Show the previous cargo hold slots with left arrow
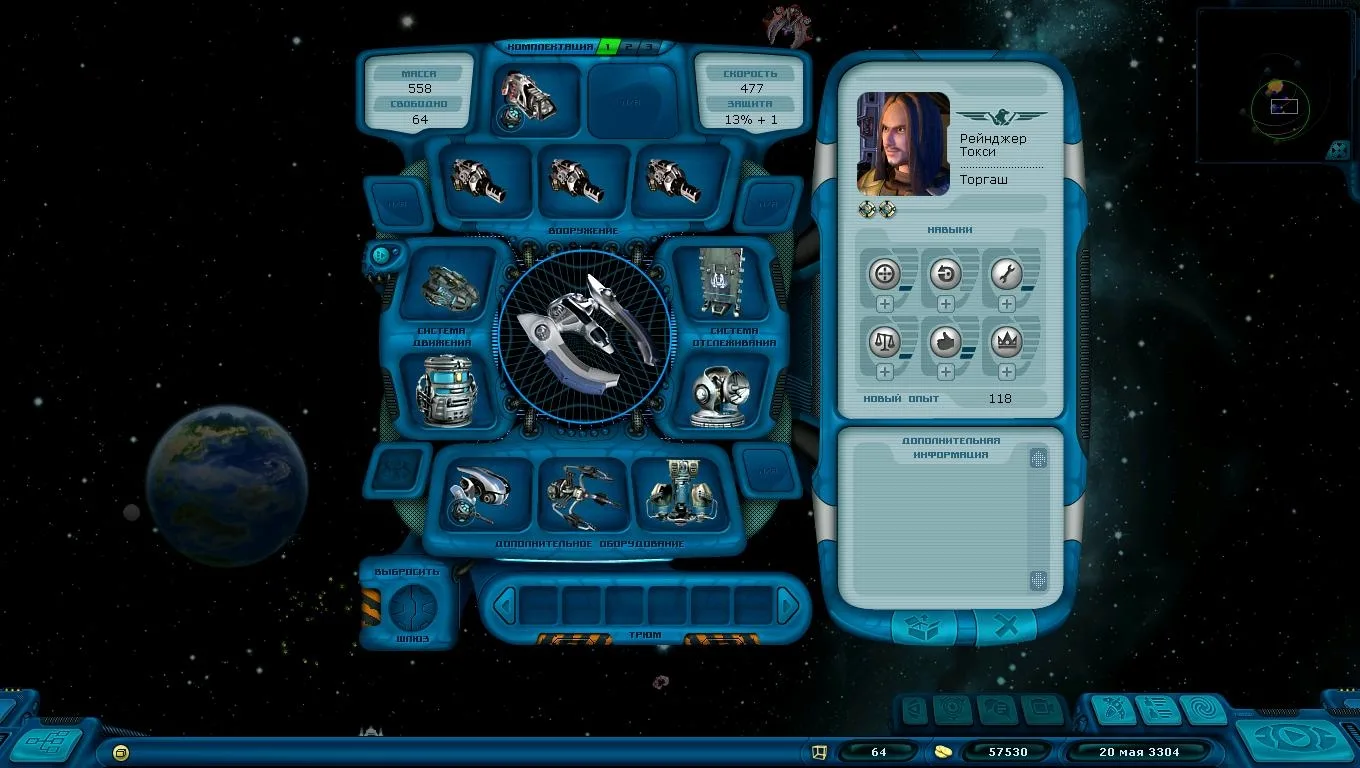 tap(506, 605)
